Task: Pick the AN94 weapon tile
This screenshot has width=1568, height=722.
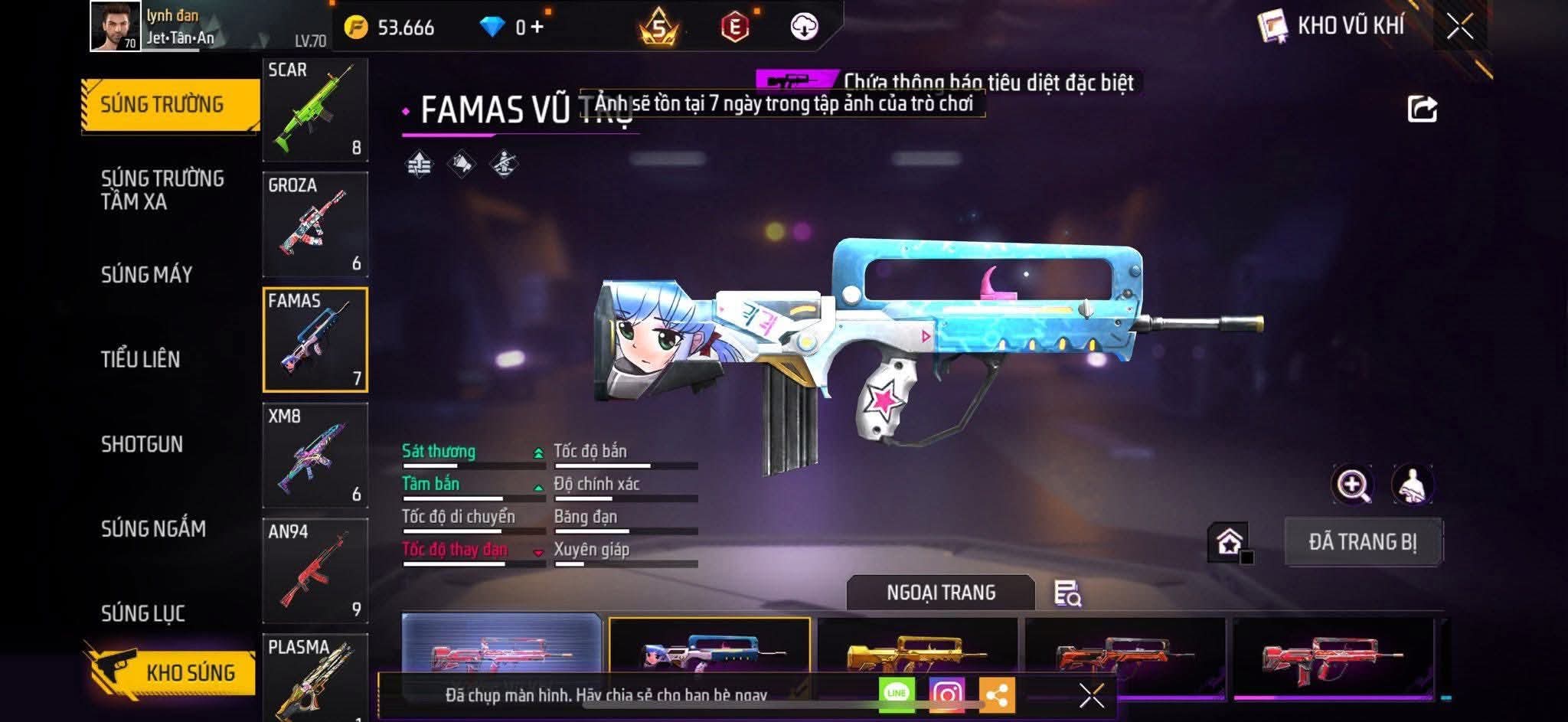Action: [315, 570]
